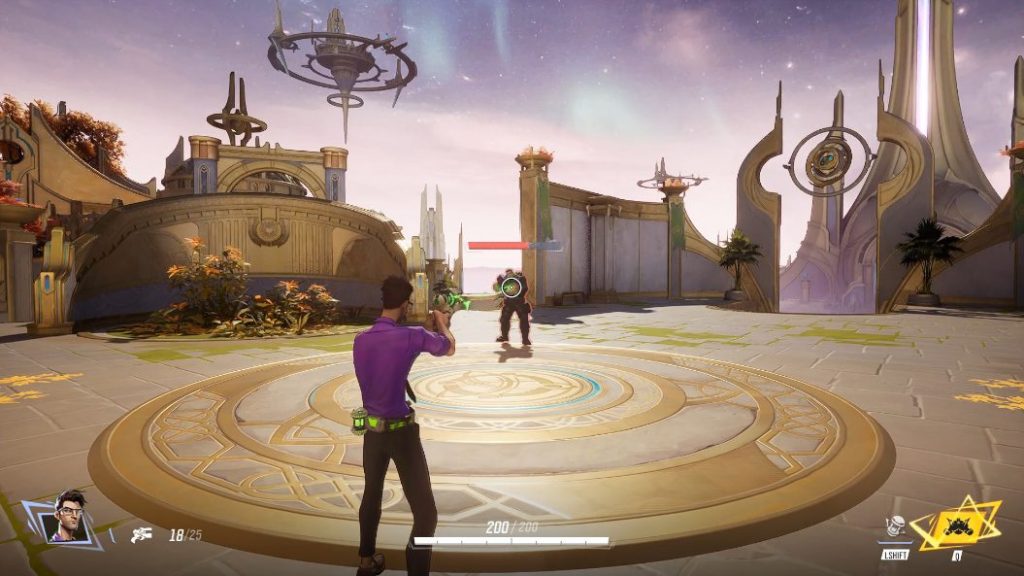The width and height of the screenshot is (1024, 576).
Task: Activate the white canister ability icon
Action: (x=895, y=528)
